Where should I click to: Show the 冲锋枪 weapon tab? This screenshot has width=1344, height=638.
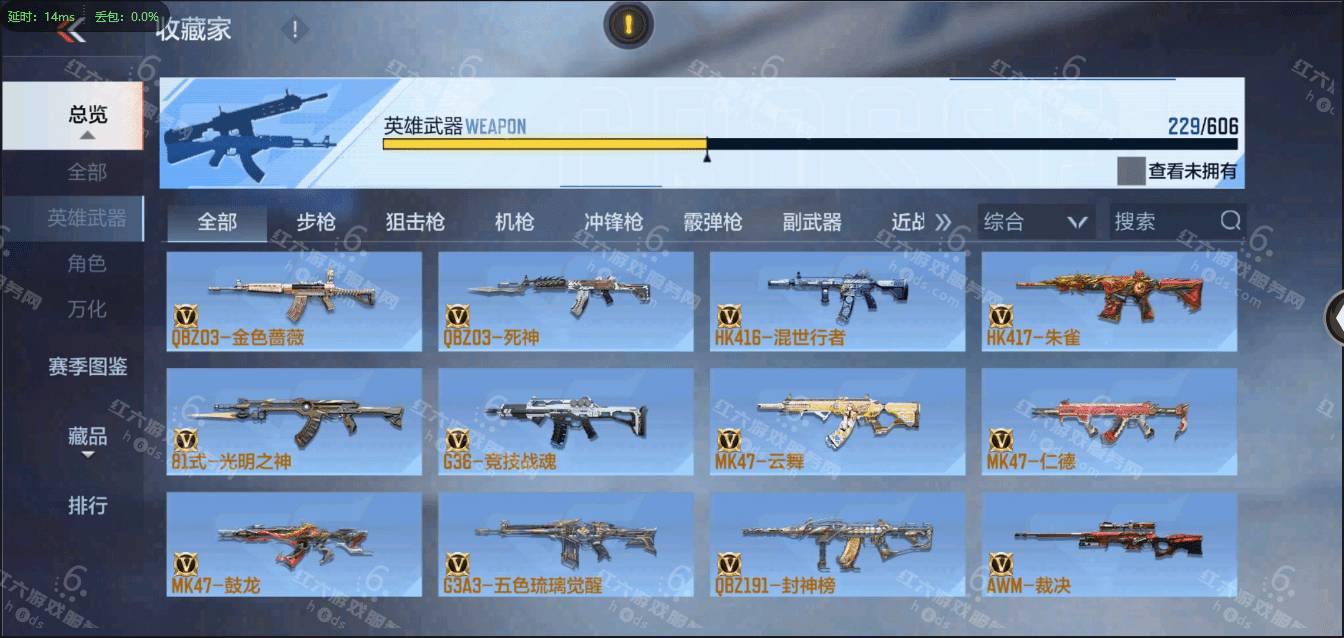click(613, 222)
